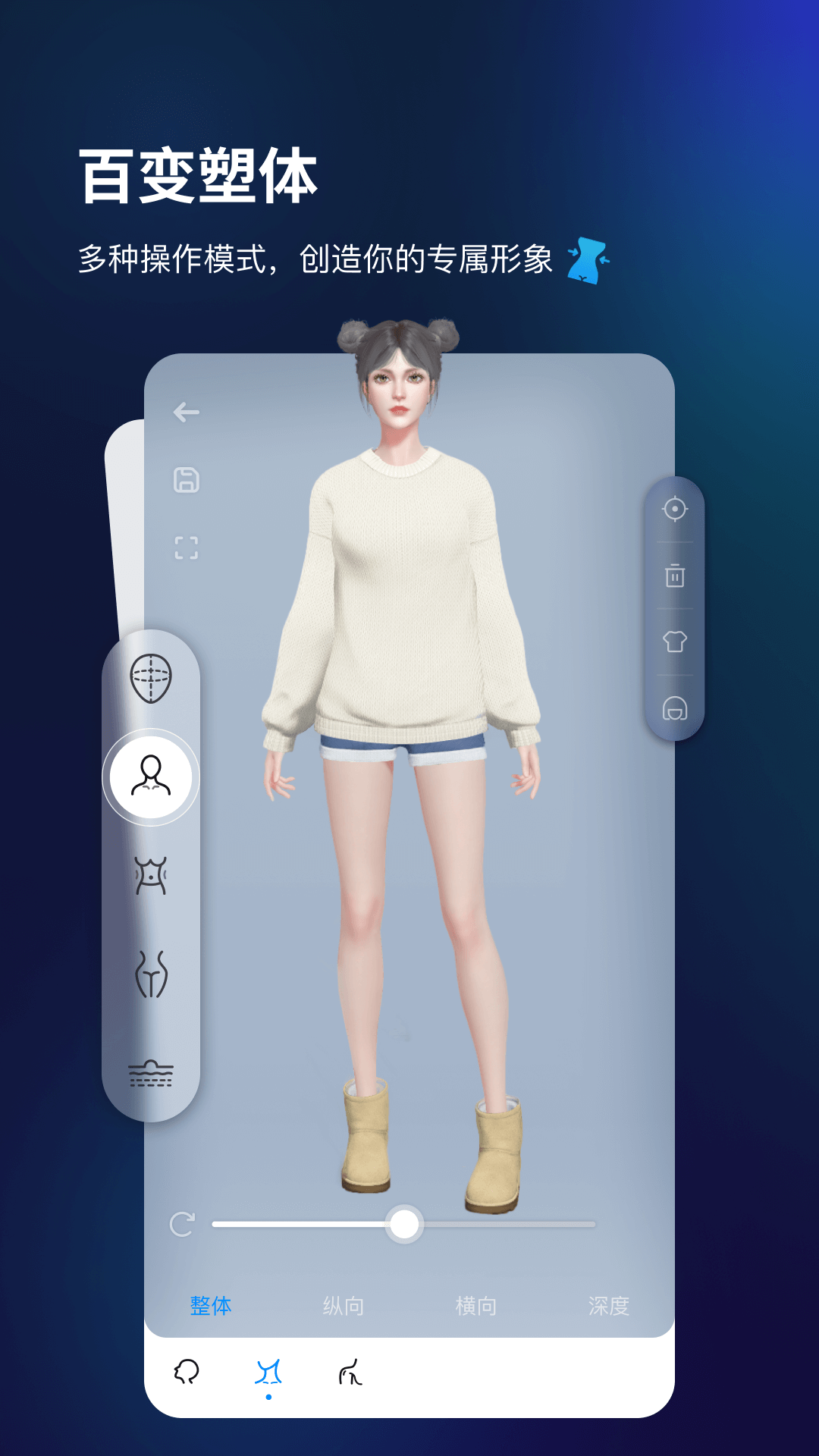Image resolution: width=819 pixels, height=1456 pixels.
Task: Switch to the 整体 tab
Action: click(x=211, y=1306)
